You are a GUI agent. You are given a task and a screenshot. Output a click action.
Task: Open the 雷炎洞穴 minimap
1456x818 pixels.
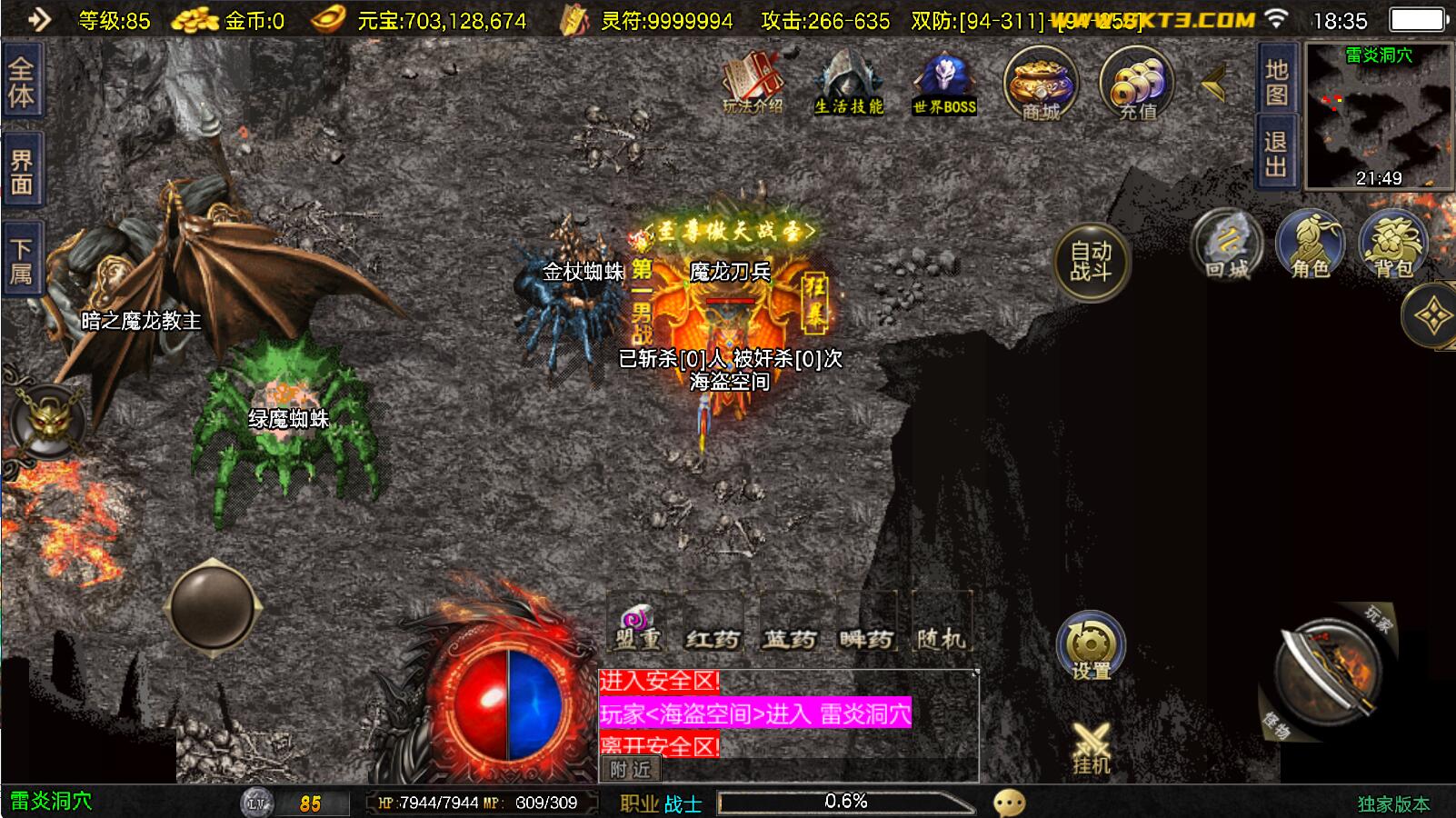pyautogui.click(x=1379, y=116)
